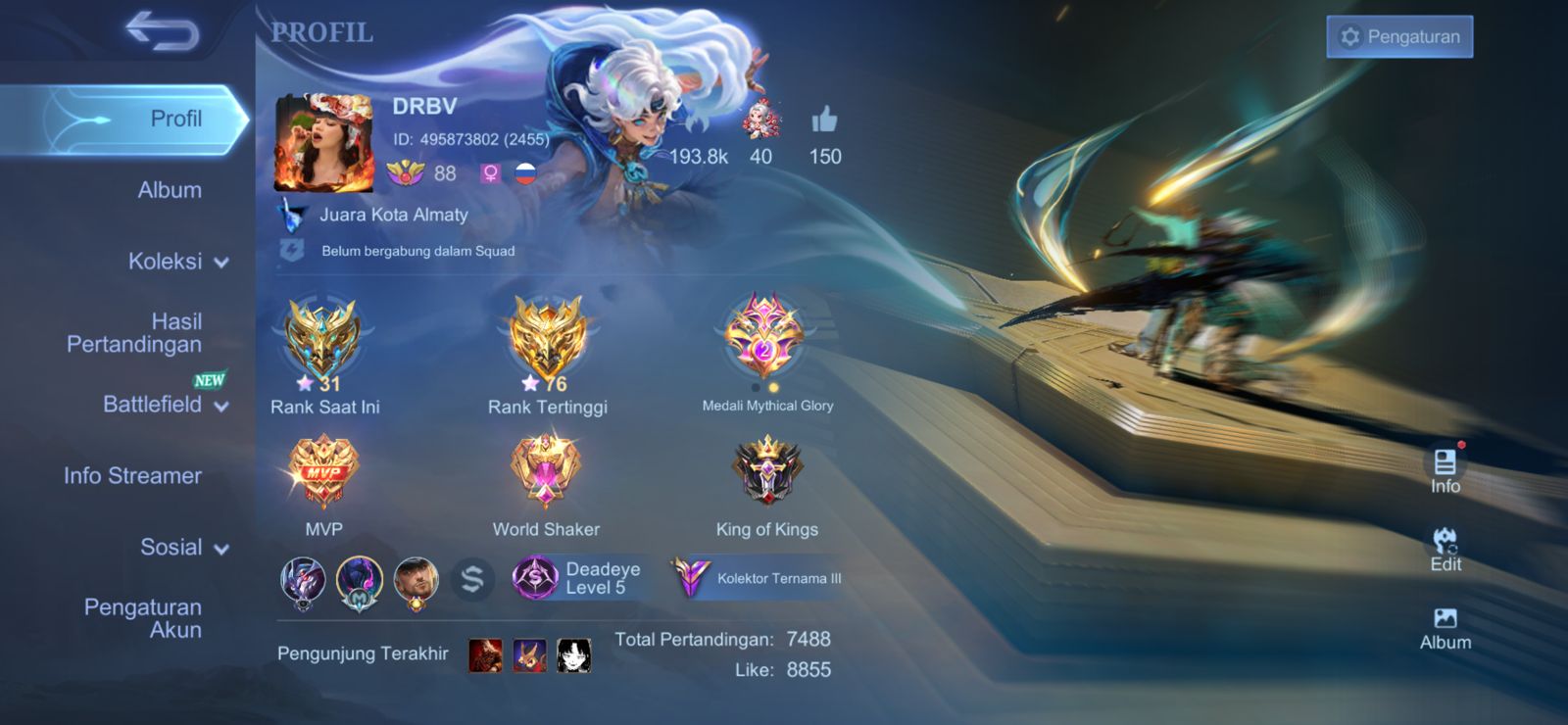Open the Album tab in sidebar
1568x725 pixels.
[170, 190]
